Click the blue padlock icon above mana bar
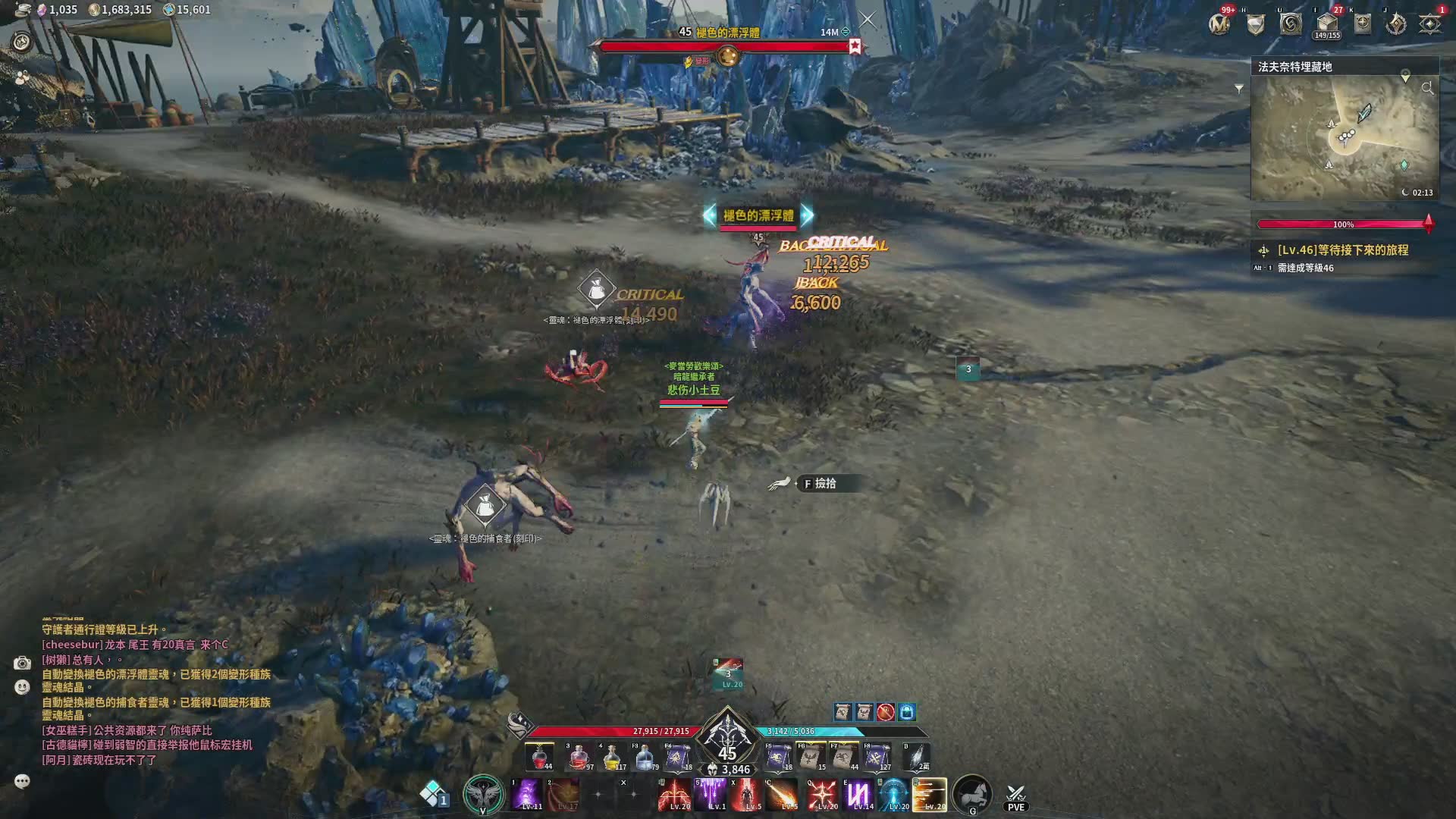The height and width of the screenshot is (819, 1456). pos(907,712)
